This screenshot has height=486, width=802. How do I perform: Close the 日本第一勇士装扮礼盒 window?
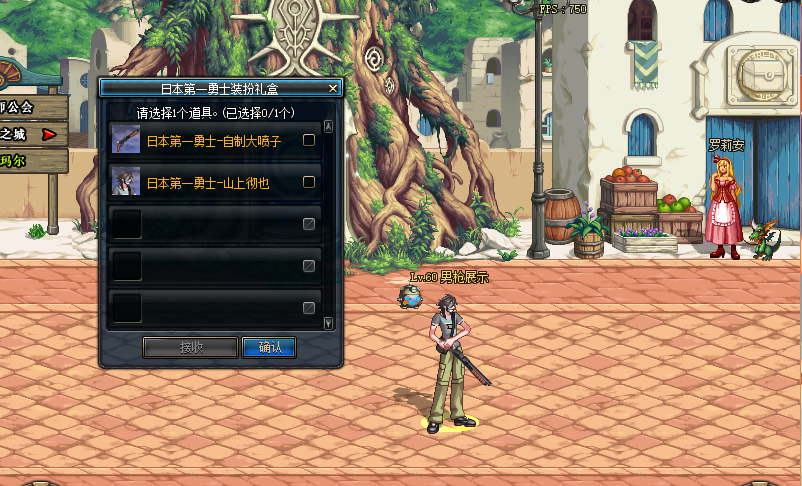334,88
